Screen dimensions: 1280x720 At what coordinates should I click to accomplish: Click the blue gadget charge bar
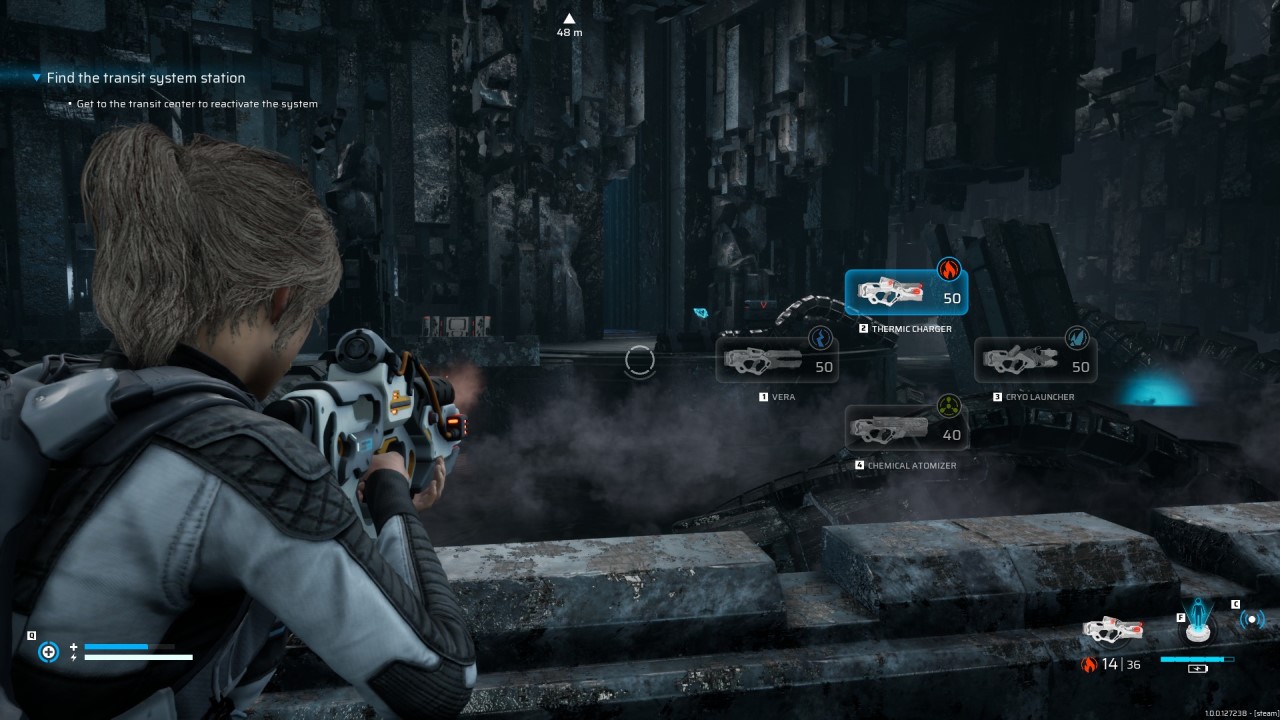pos(1196,659)
